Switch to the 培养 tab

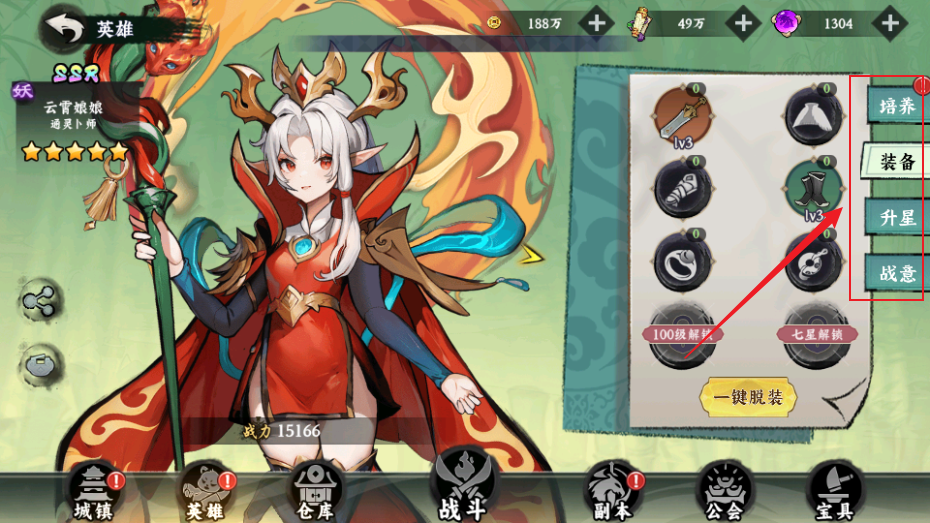click(893, 106)
